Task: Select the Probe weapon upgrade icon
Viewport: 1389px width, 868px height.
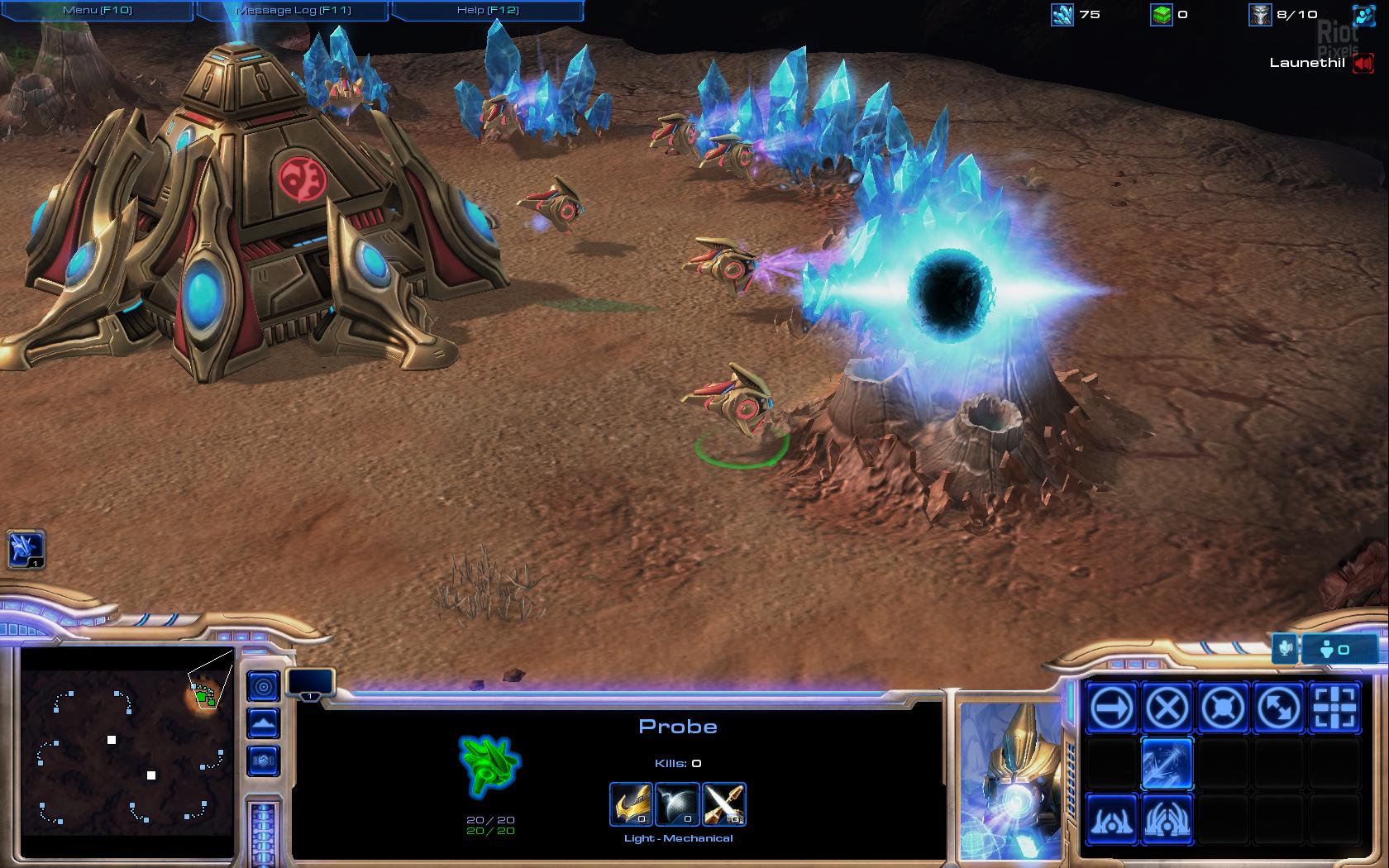Action: tap(723, 804)
